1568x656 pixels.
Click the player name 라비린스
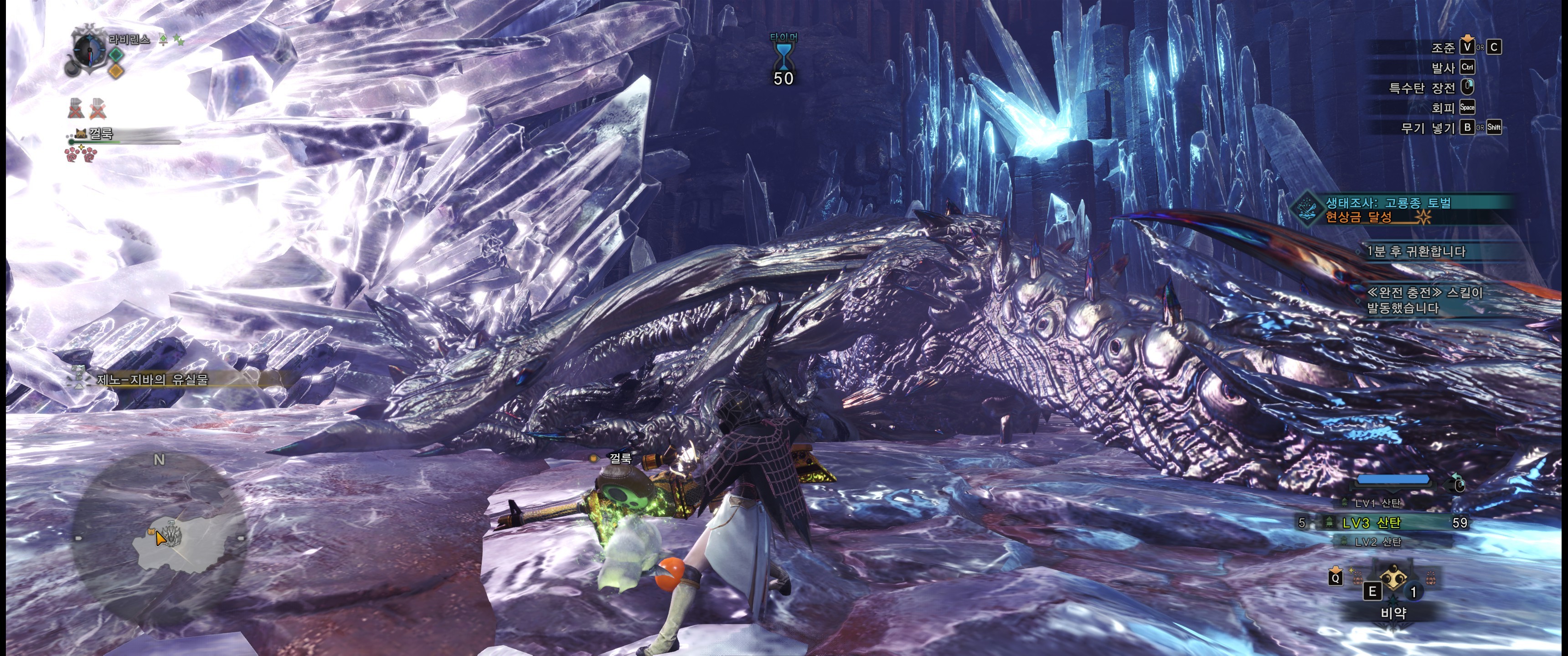pos(129,40)
